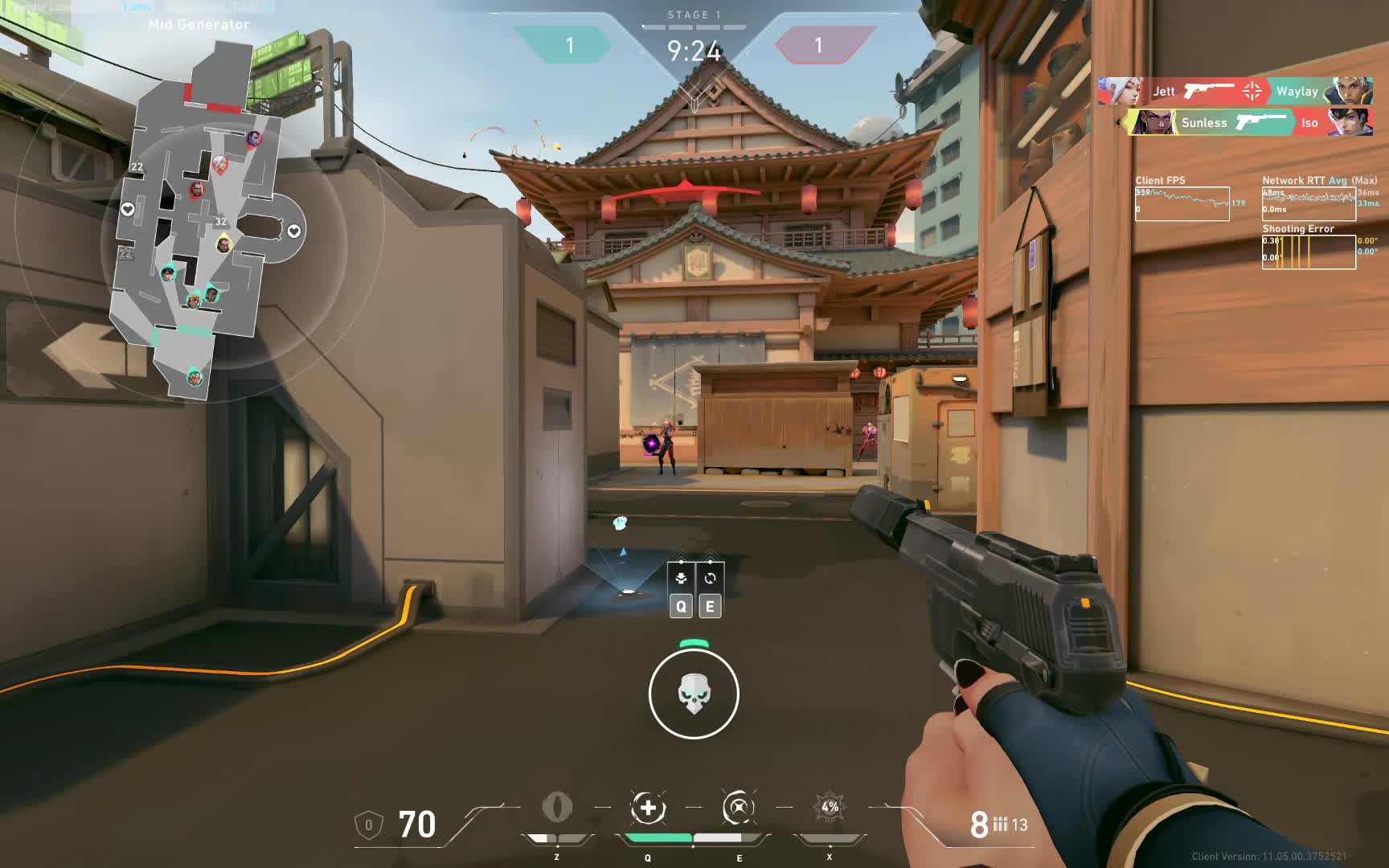This screenshot has height=868, width=1389.
Task: Click the skull icon in the white circle
Action: click(693, 694)
